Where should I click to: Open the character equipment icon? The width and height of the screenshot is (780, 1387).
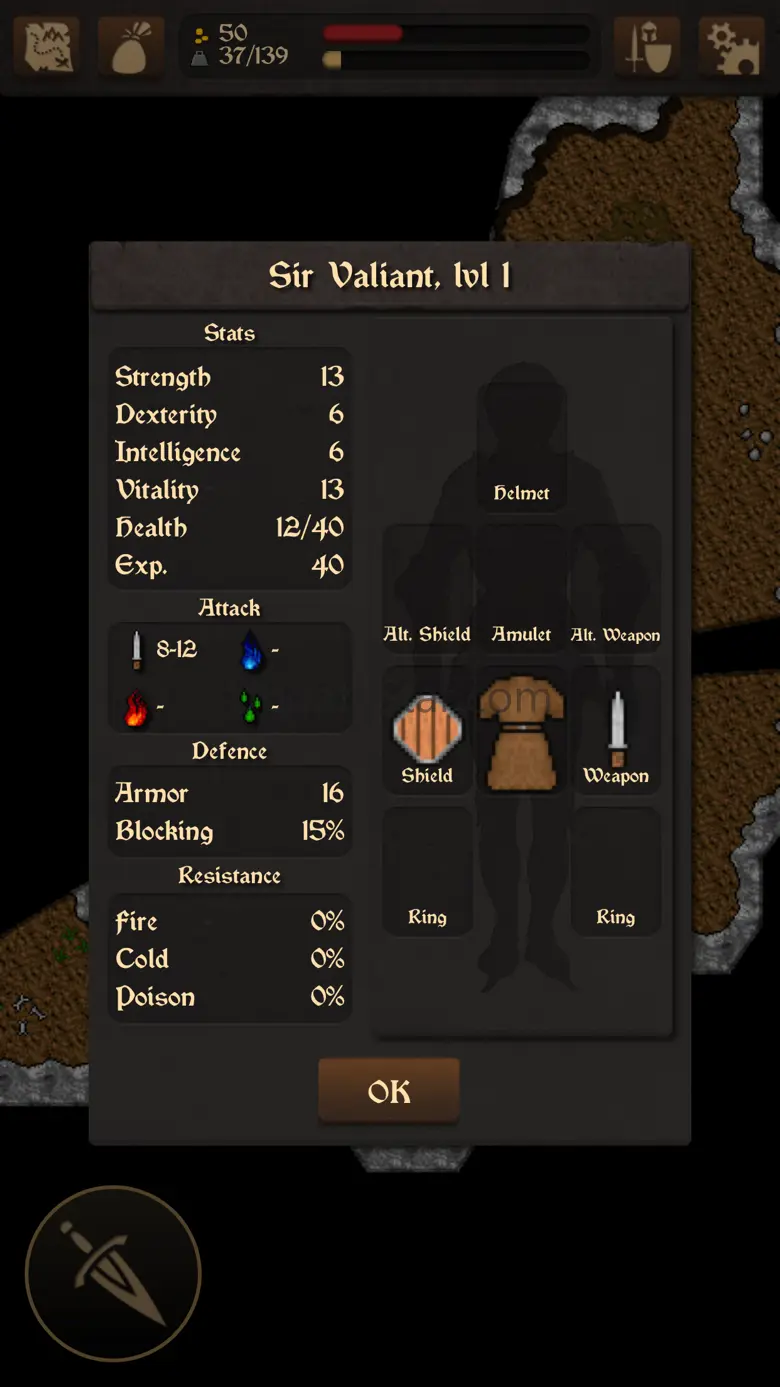tap(647, 46)
